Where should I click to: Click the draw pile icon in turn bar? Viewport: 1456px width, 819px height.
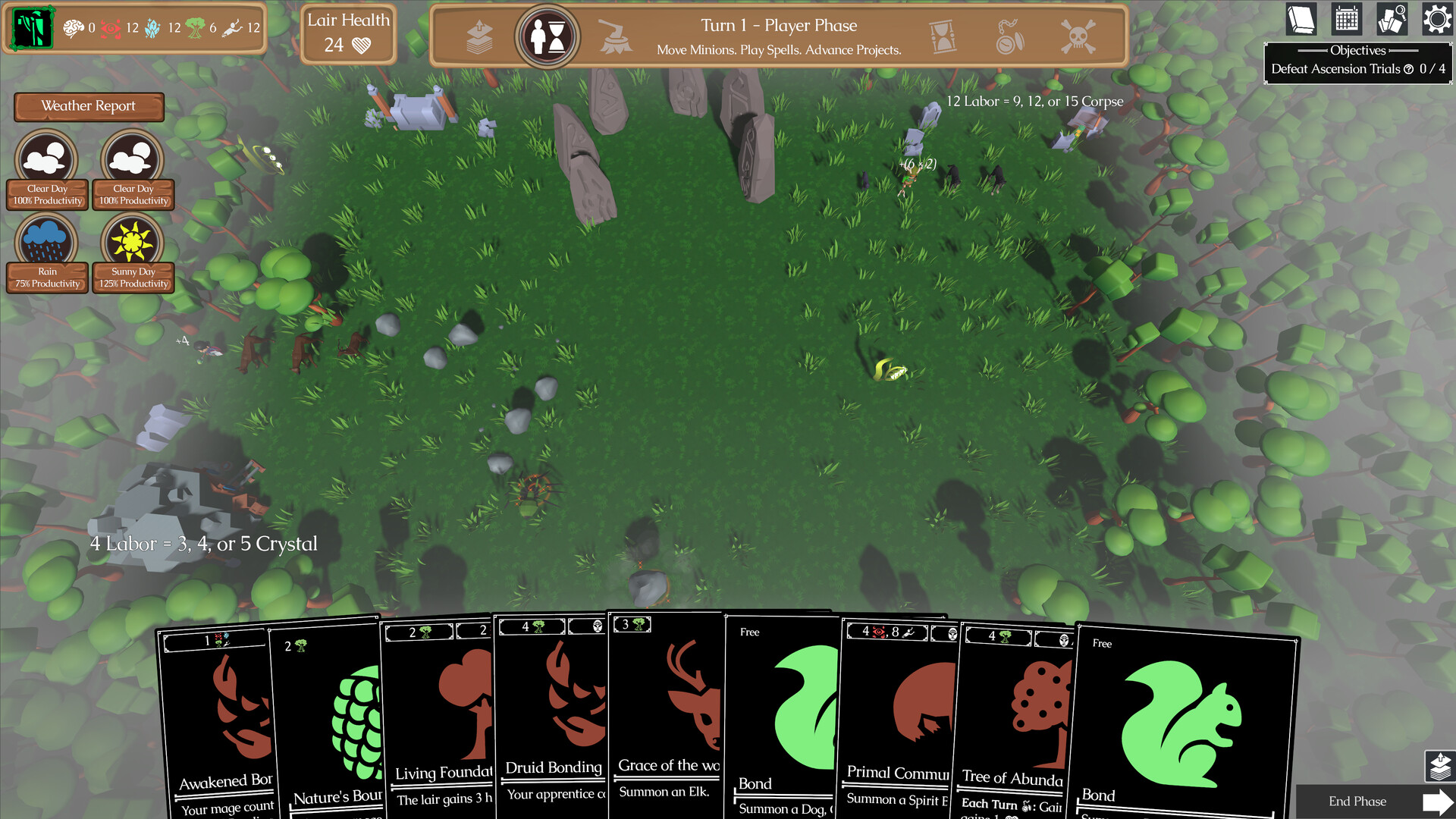coord(479,36)
